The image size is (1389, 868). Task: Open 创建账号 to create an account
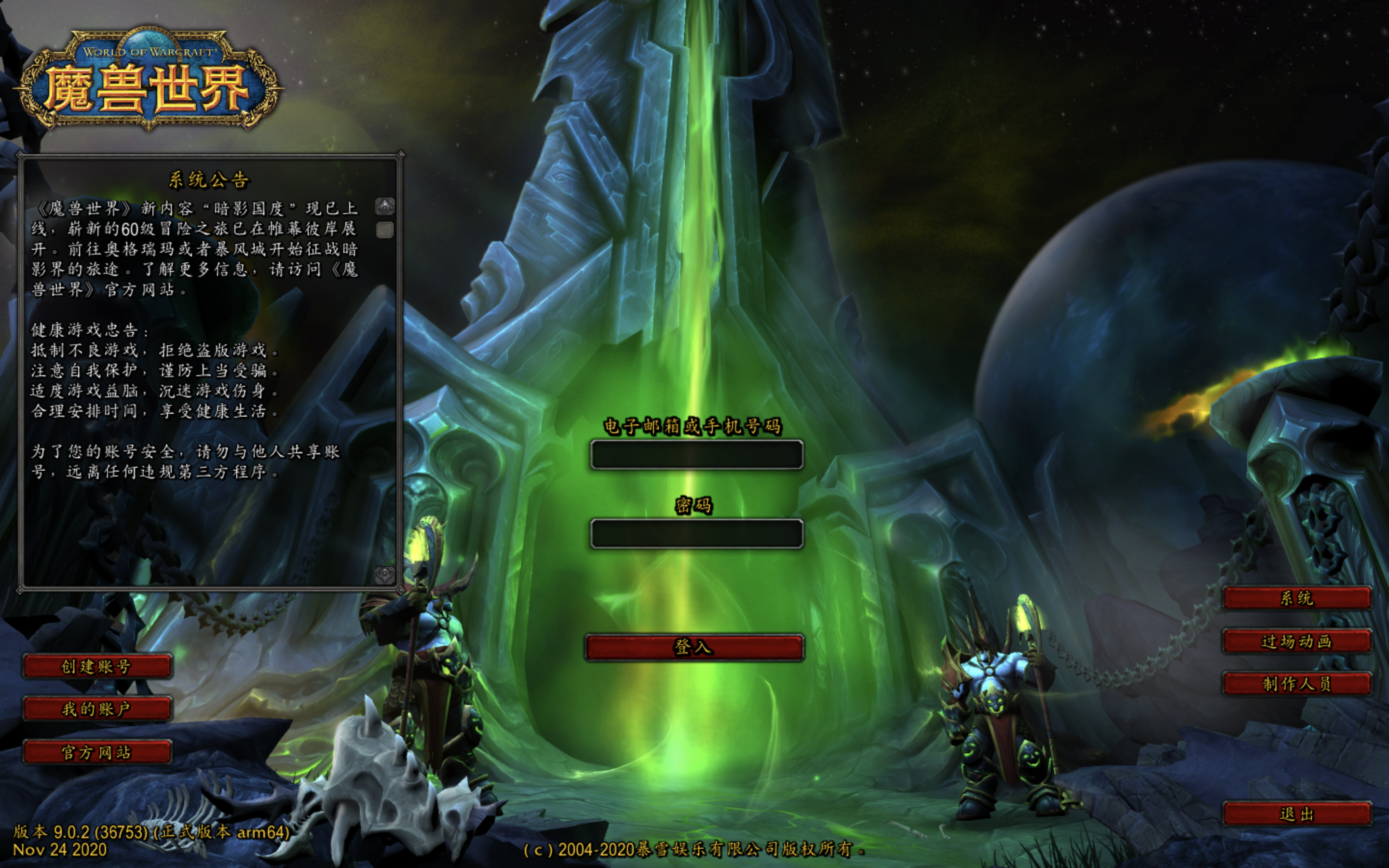click(x=97, y=666)
